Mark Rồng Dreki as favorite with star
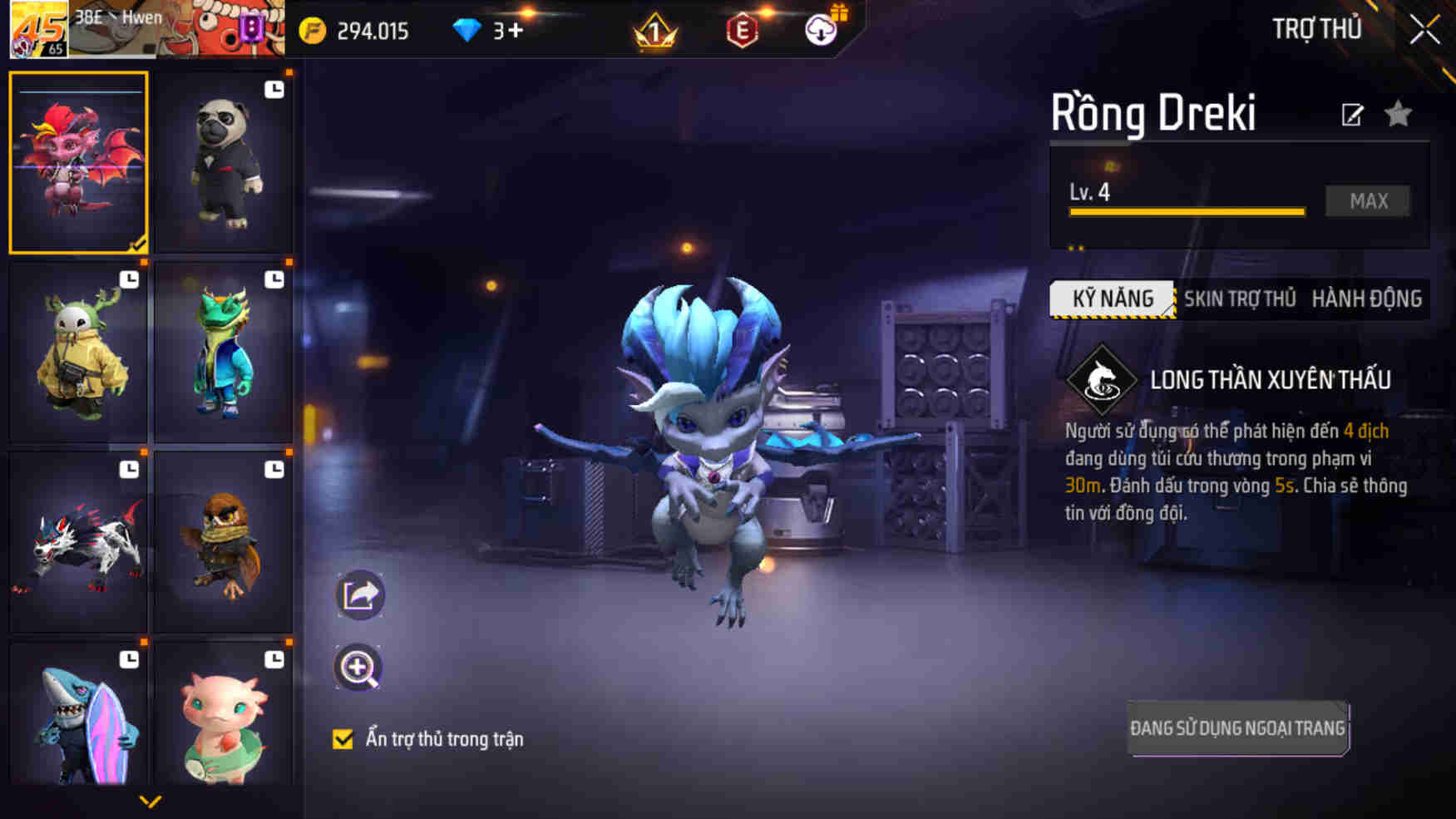The height and width of the screenshot is (819, 1456). (x=1399, y=114)
